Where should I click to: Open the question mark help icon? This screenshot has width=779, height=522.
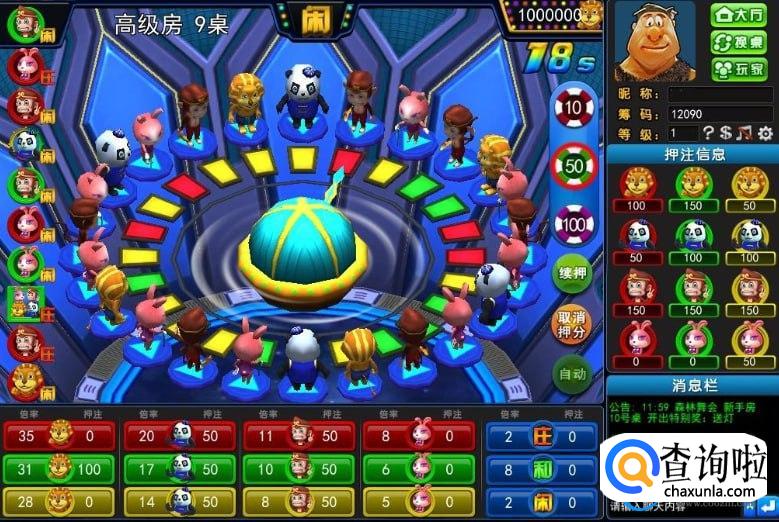coord(708,133)
